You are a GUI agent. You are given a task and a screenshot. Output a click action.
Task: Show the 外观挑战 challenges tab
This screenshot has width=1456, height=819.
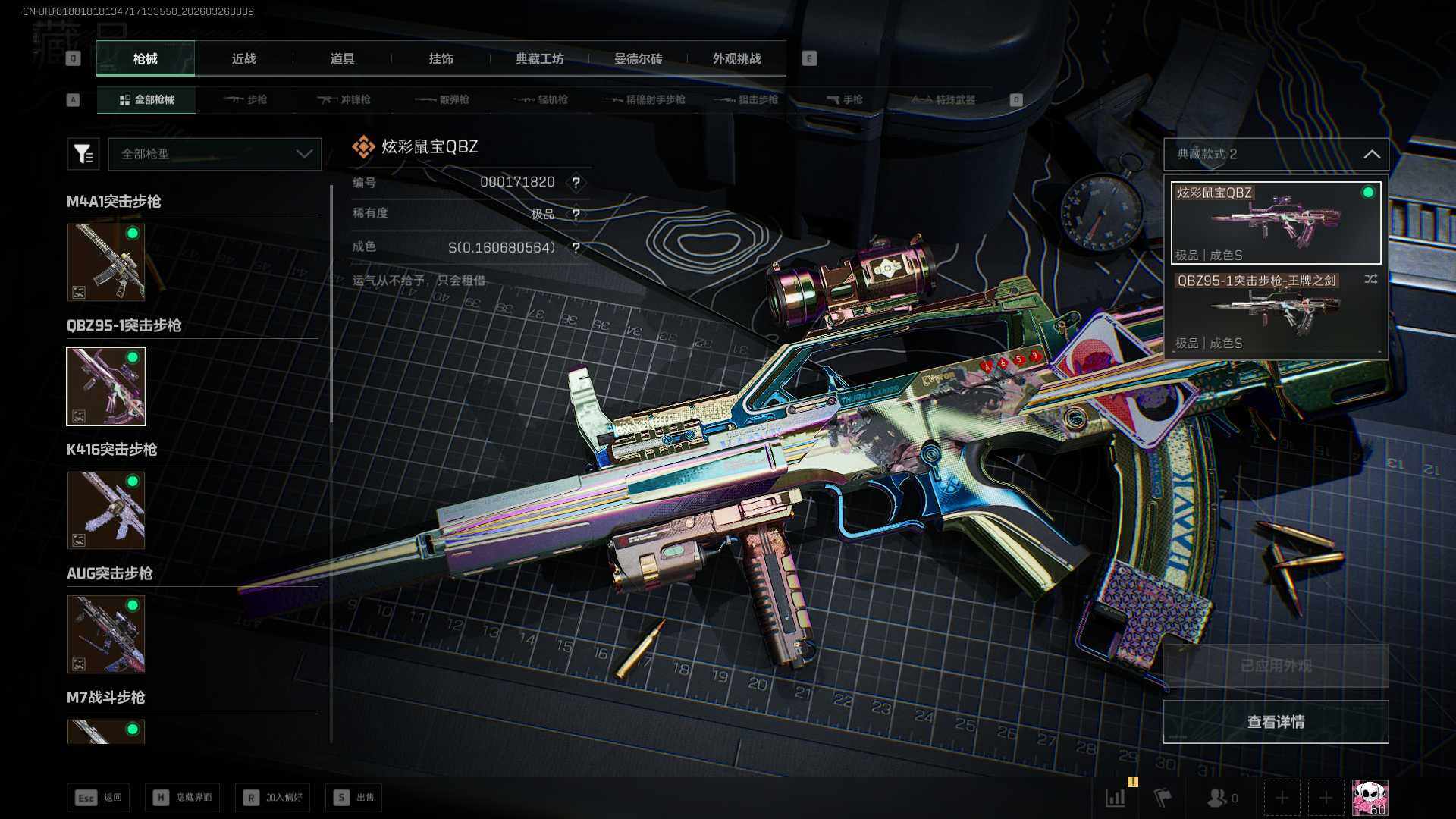[736, 58]
